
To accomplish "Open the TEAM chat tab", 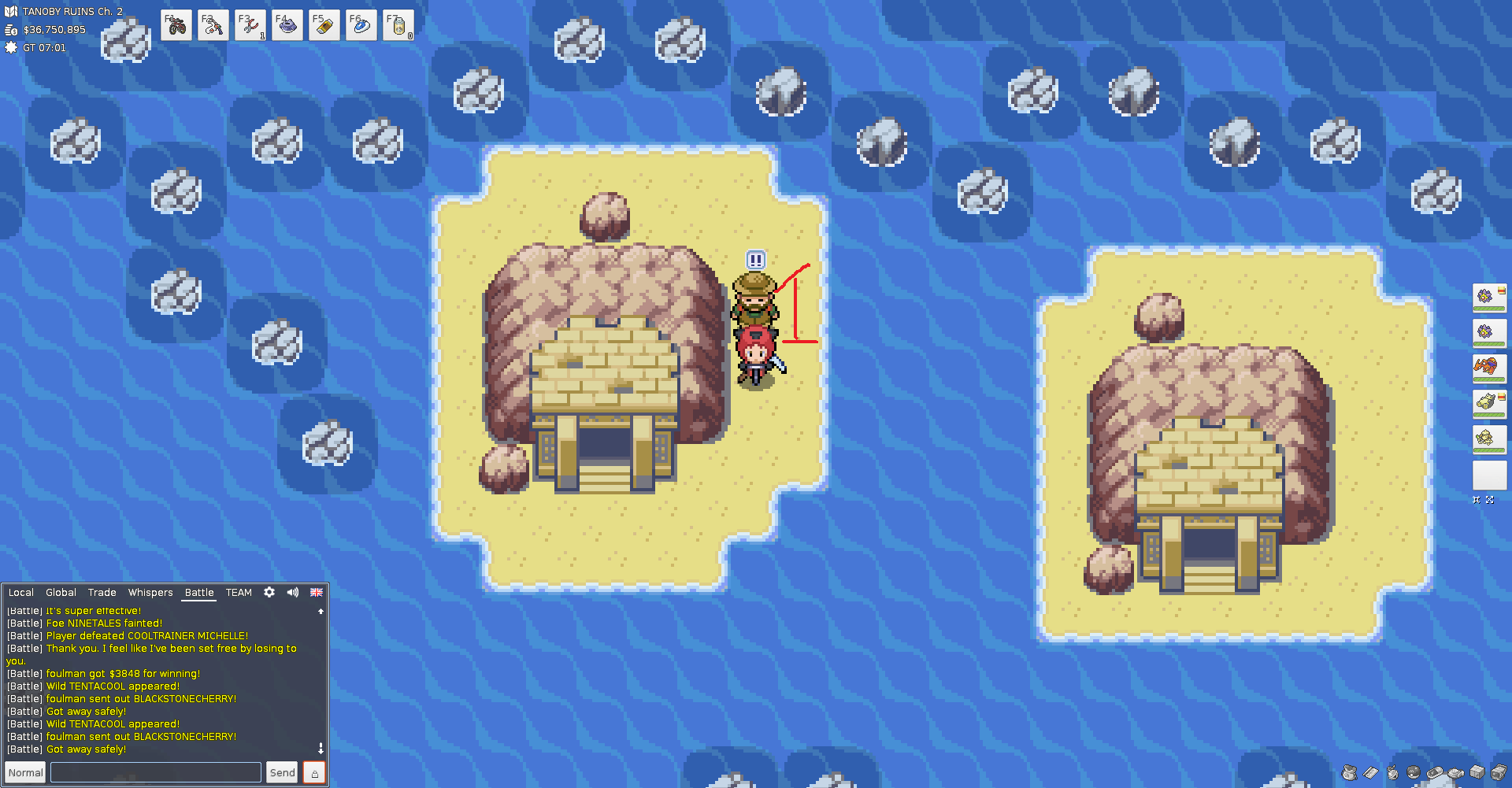I will [239, 593].
